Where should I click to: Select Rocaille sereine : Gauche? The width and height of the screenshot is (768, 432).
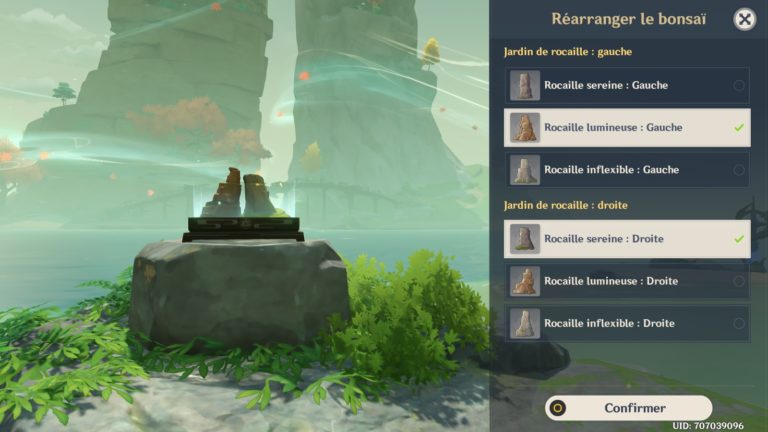(x=627, y=86)
